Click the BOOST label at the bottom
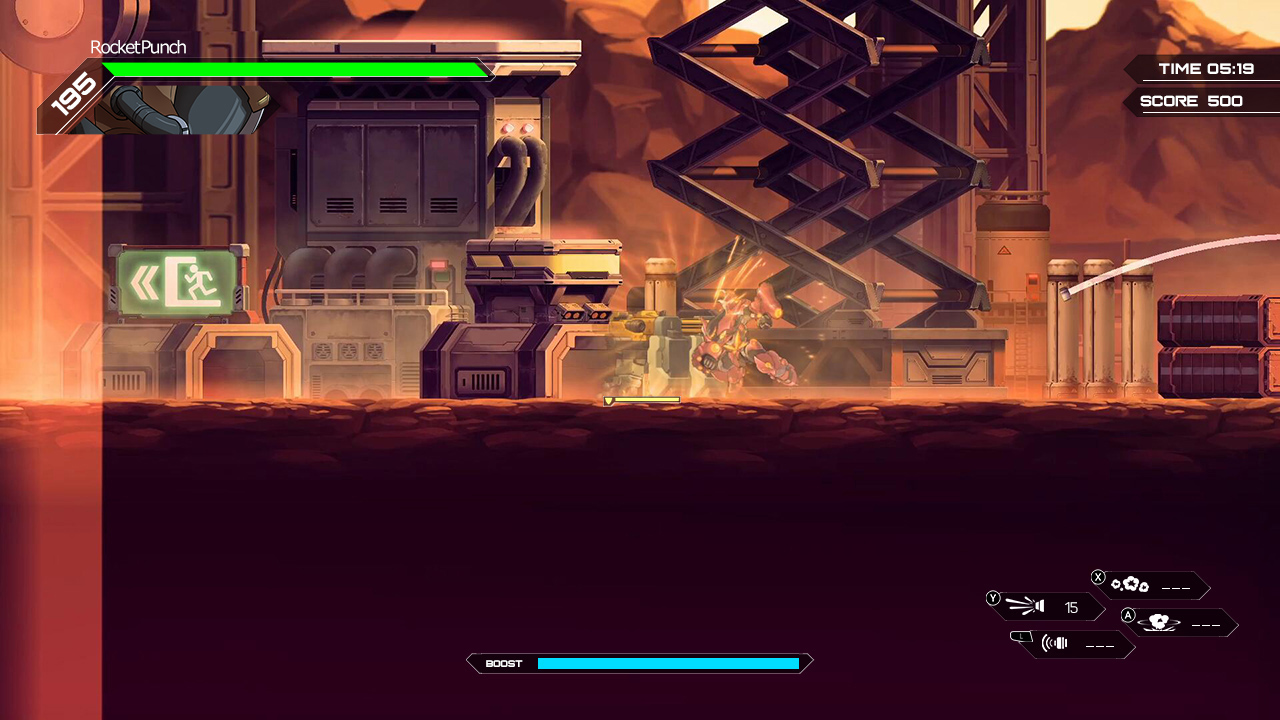 pyautogui.click(x=503, y=663)
